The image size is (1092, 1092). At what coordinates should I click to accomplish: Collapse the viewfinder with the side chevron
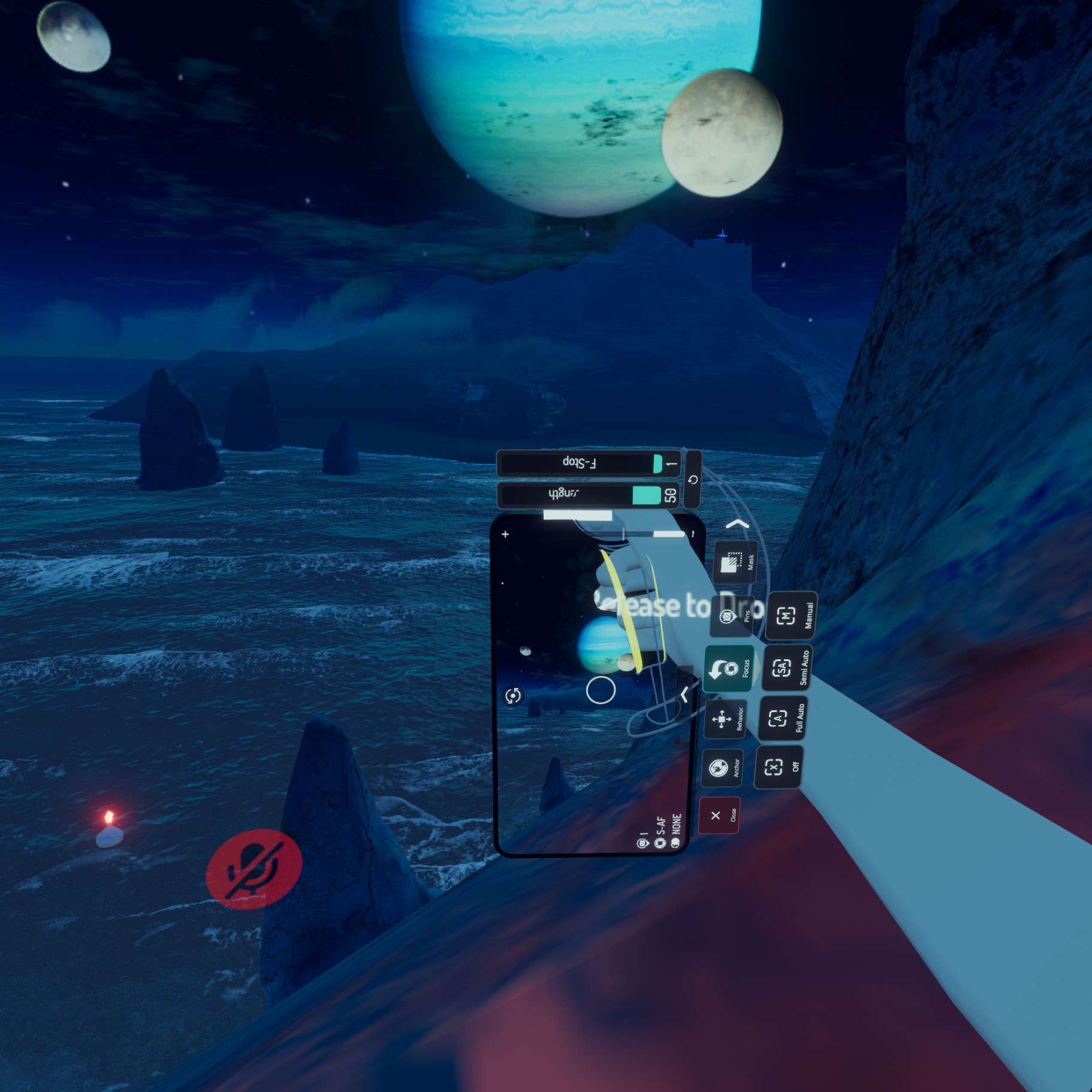[x=683, y=694]
